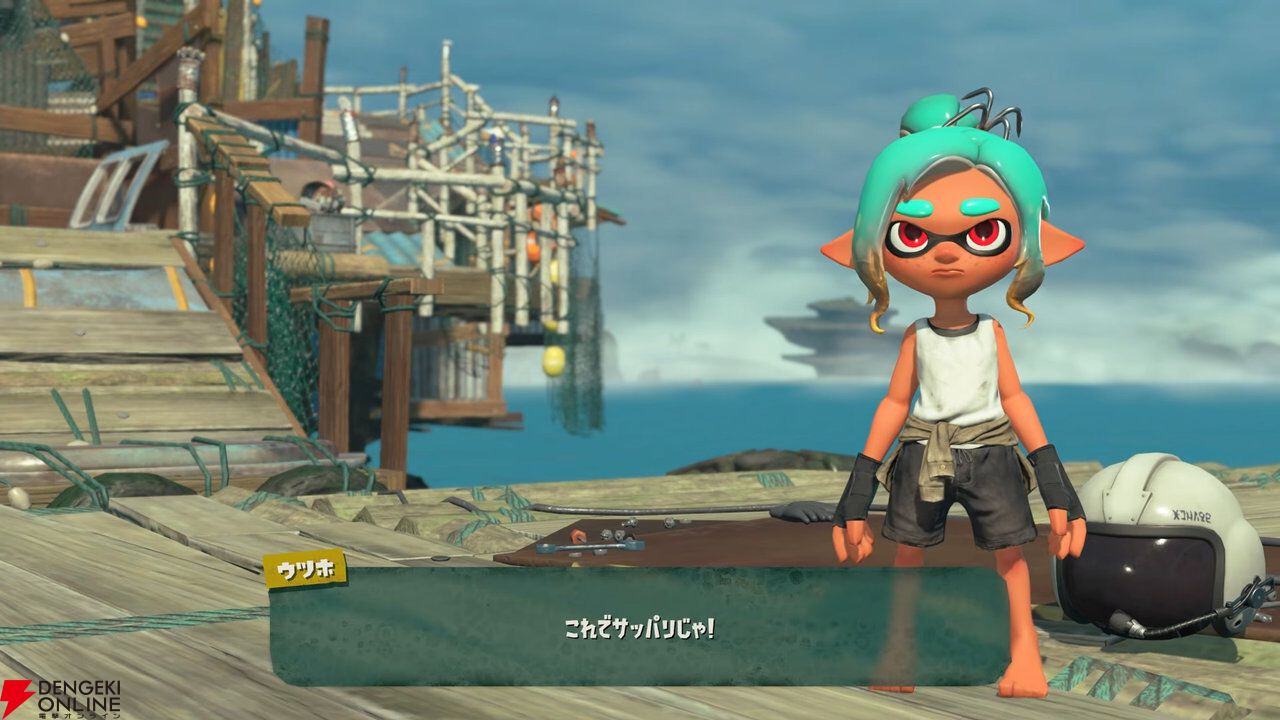Advance the これでサッパリじゃ! dialogue box
1280x720 pixels.
coord(638,627)
